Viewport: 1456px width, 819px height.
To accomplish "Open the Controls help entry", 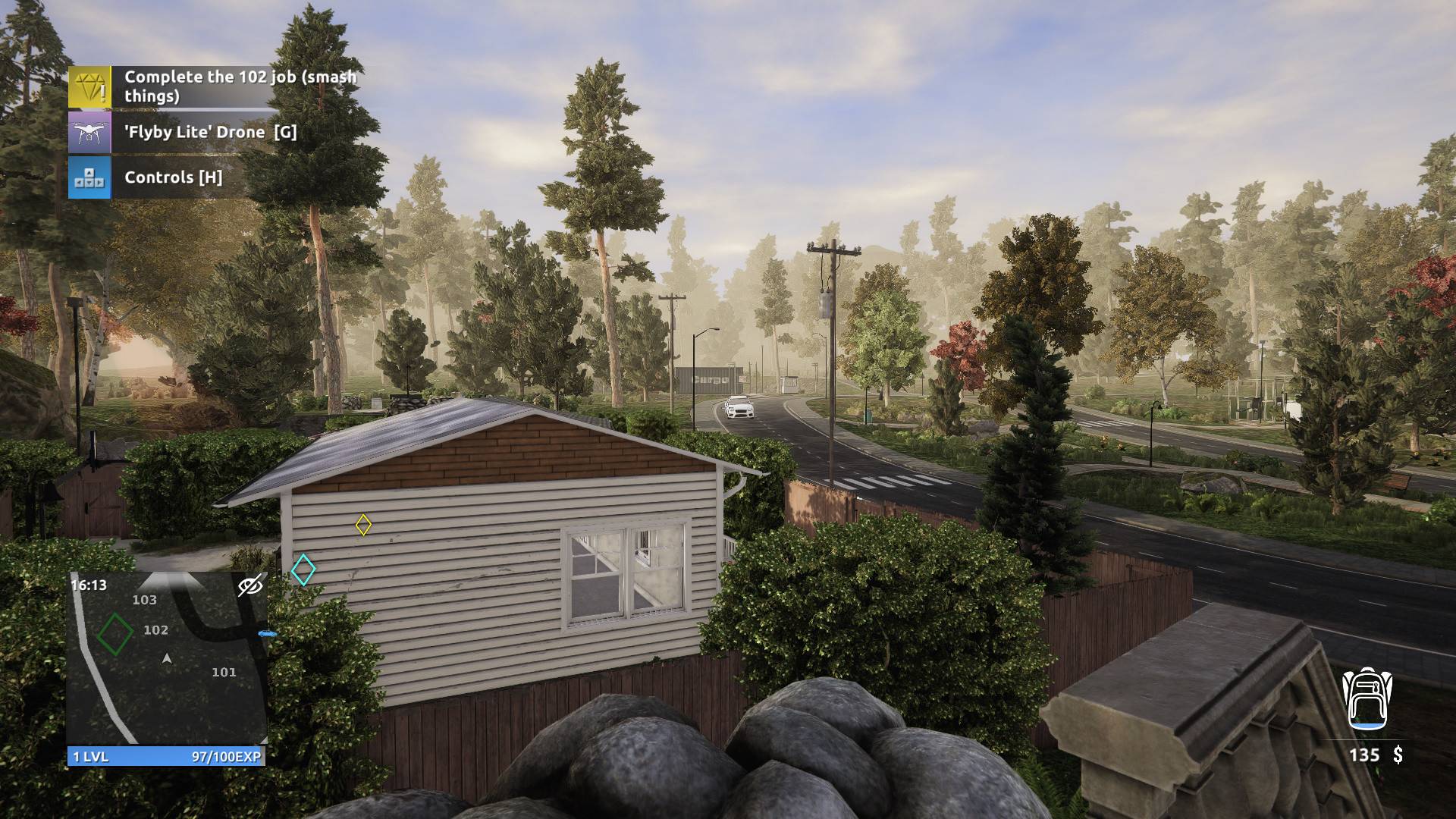I will coord(173,177).
